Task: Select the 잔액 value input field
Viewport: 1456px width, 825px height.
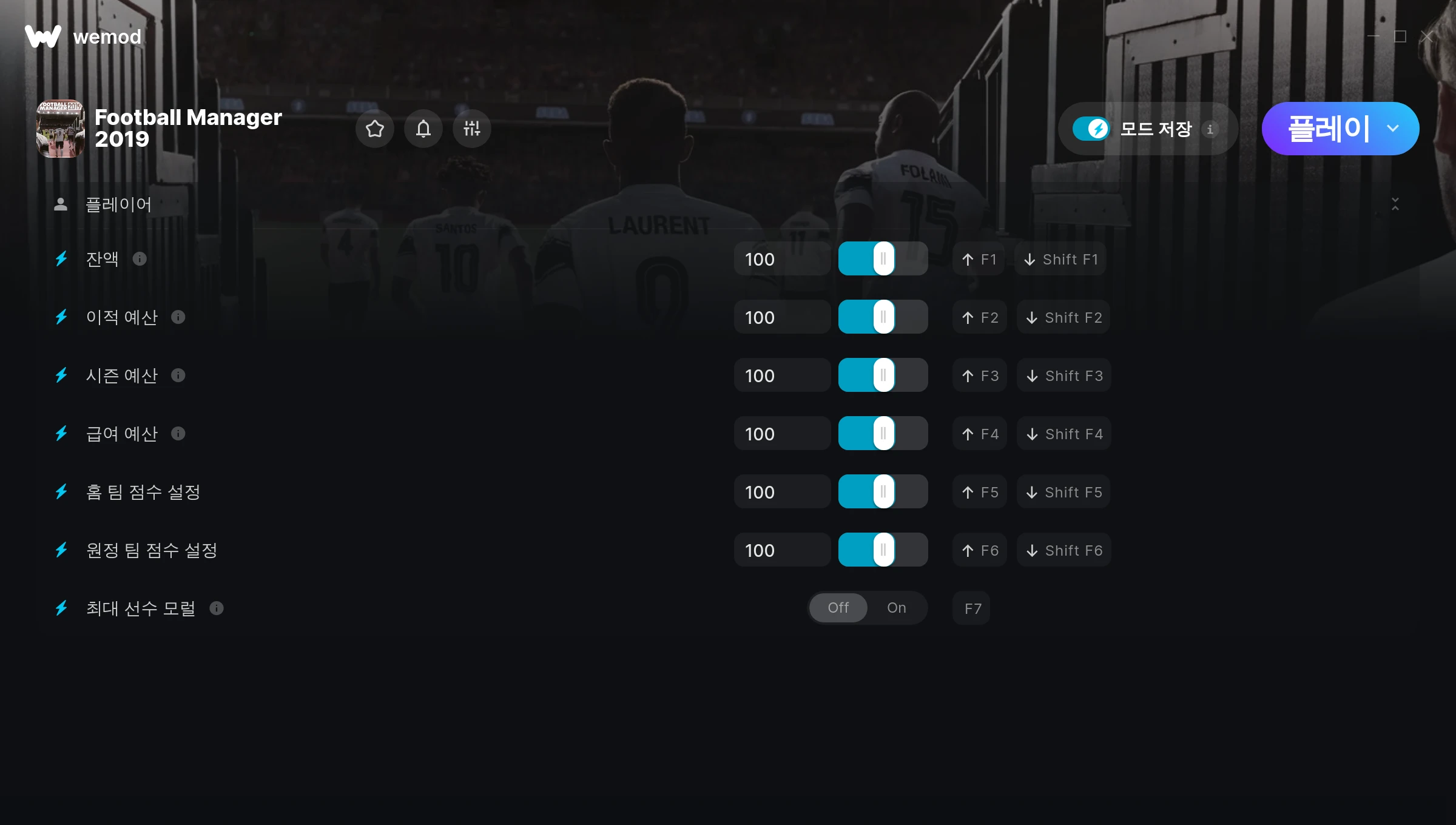Action: [x=781, y=259]
